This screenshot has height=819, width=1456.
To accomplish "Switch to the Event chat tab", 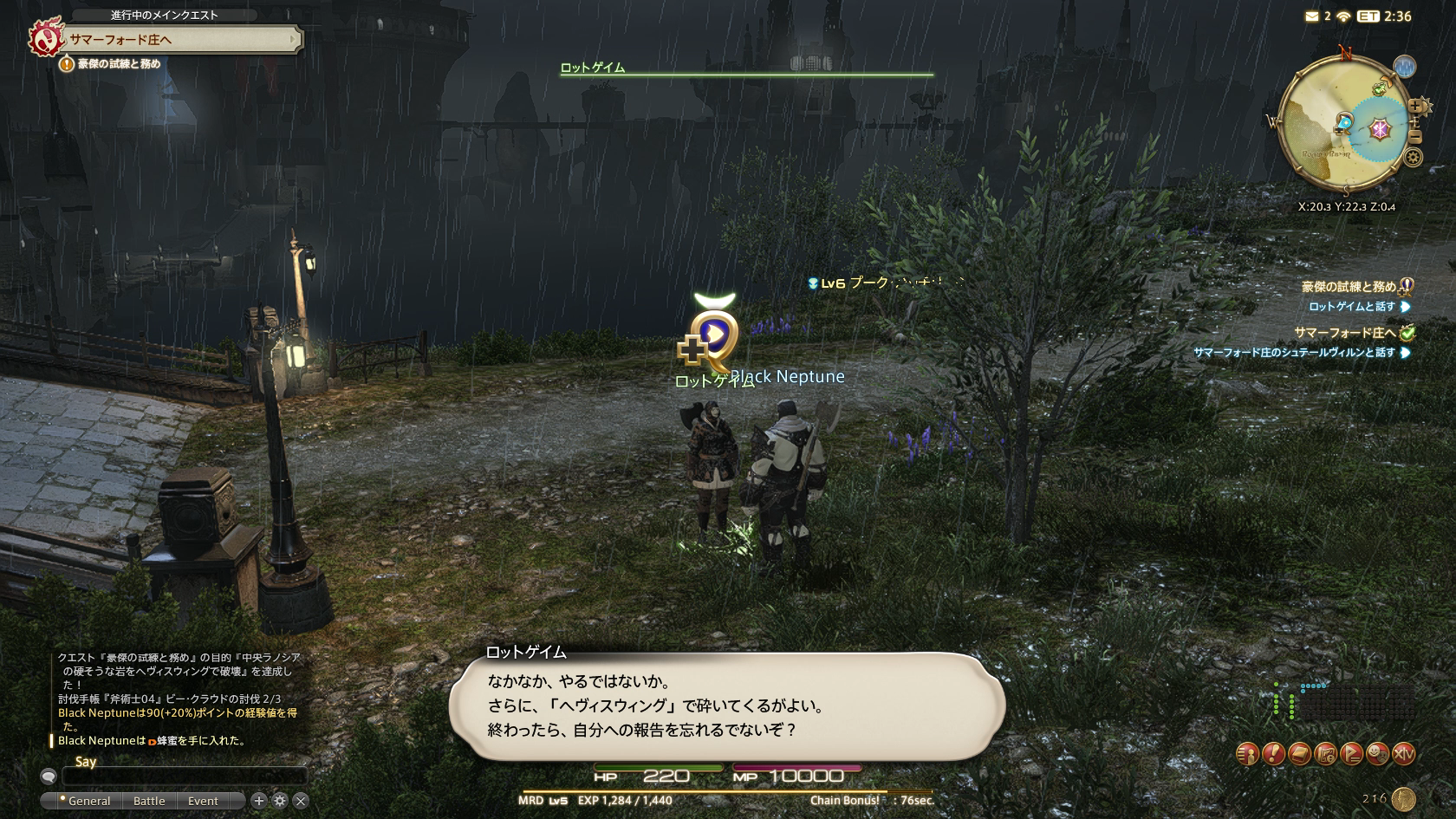I will [x=203, y=801].
